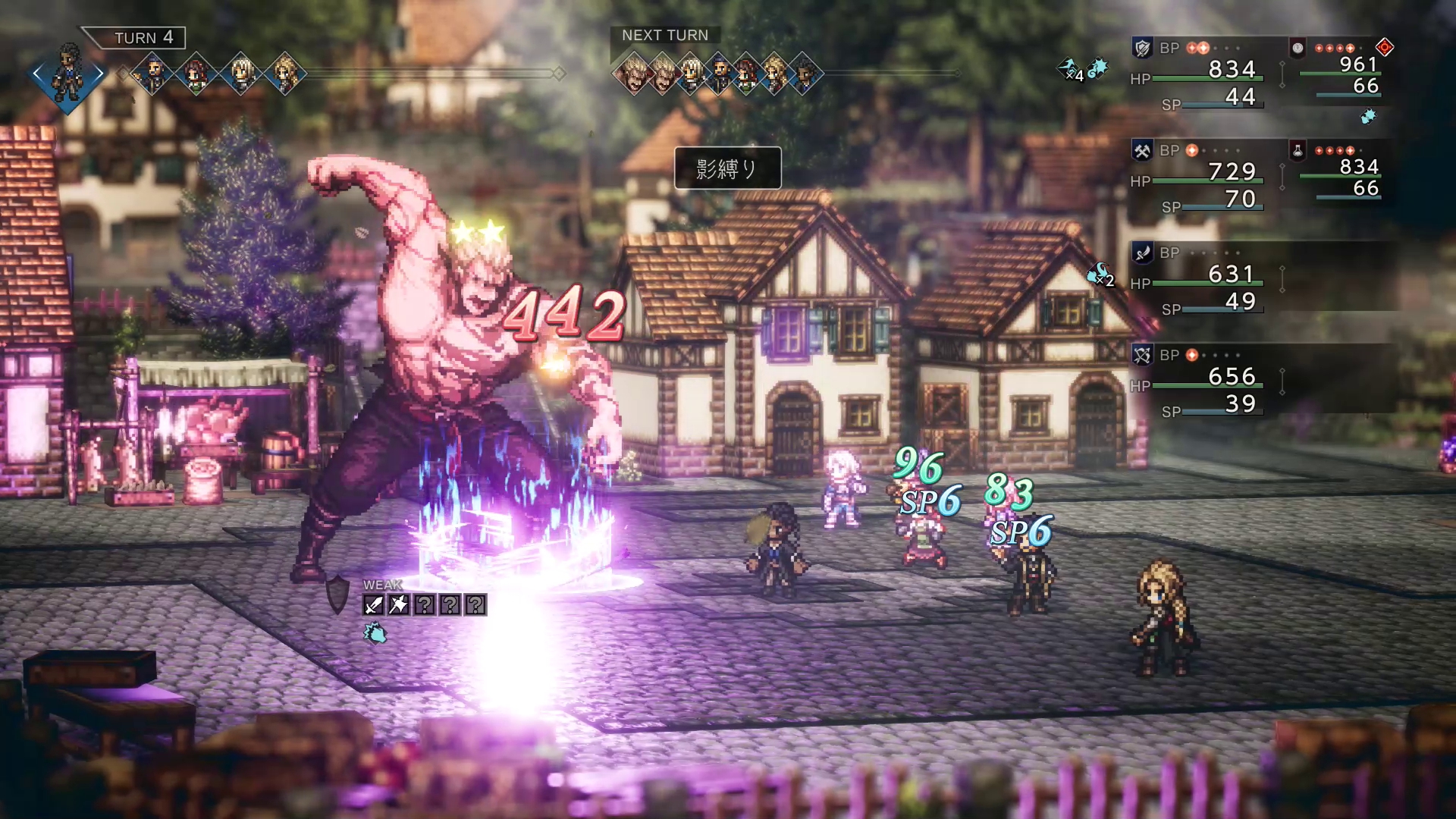The height and width of the screenshot is (819, 1456).
Task: Click the 影縛り skill name box
Action: [727, 168]
